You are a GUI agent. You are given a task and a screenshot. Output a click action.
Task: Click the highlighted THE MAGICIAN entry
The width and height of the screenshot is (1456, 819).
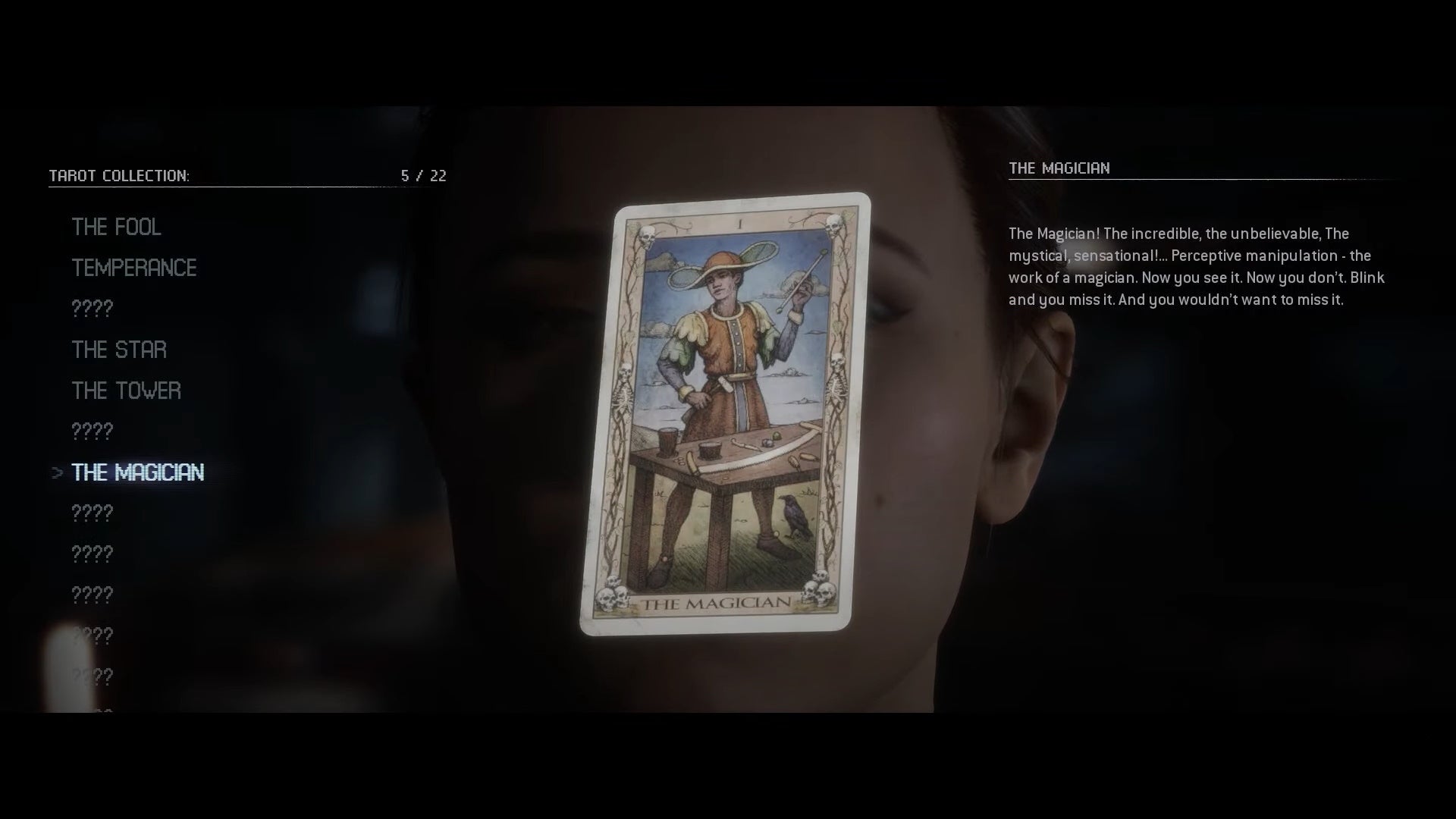pos(137,472)
